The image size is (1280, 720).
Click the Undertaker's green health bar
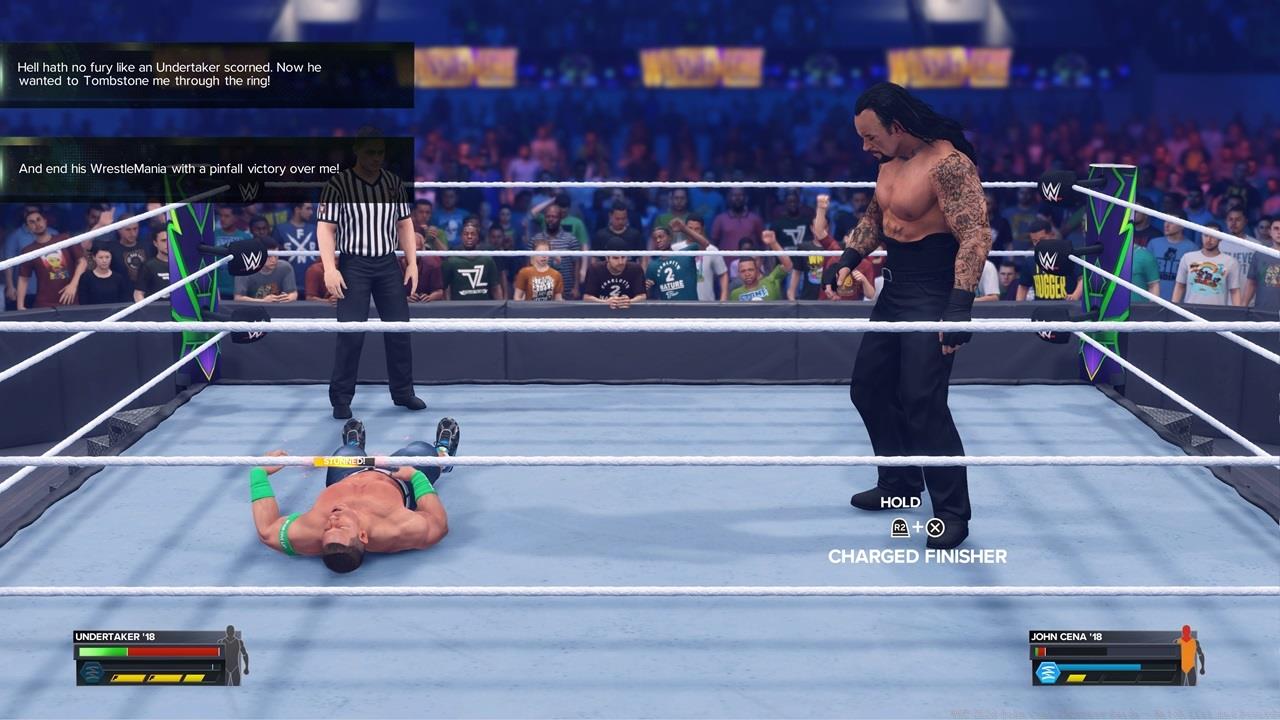pos(102,651)
